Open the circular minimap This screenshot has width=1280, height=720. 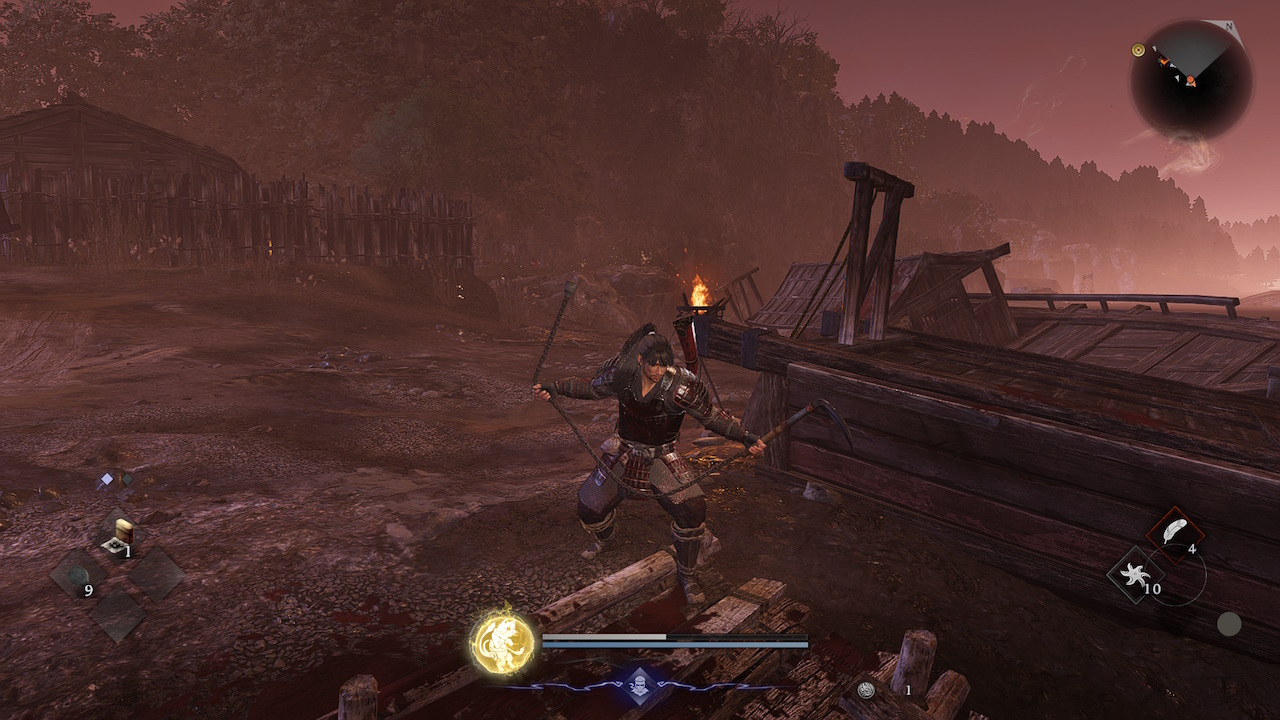point(1191,80)
